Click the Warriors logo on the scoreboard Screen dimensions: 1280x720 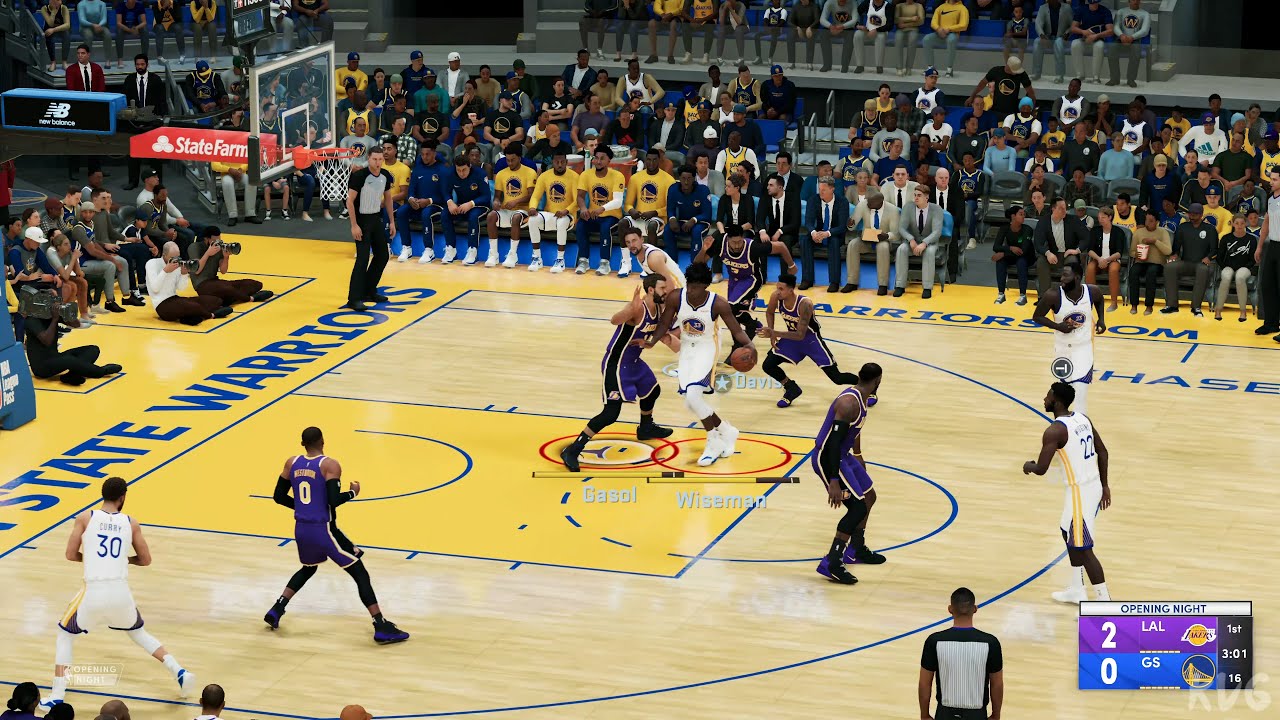point(1199,670)
